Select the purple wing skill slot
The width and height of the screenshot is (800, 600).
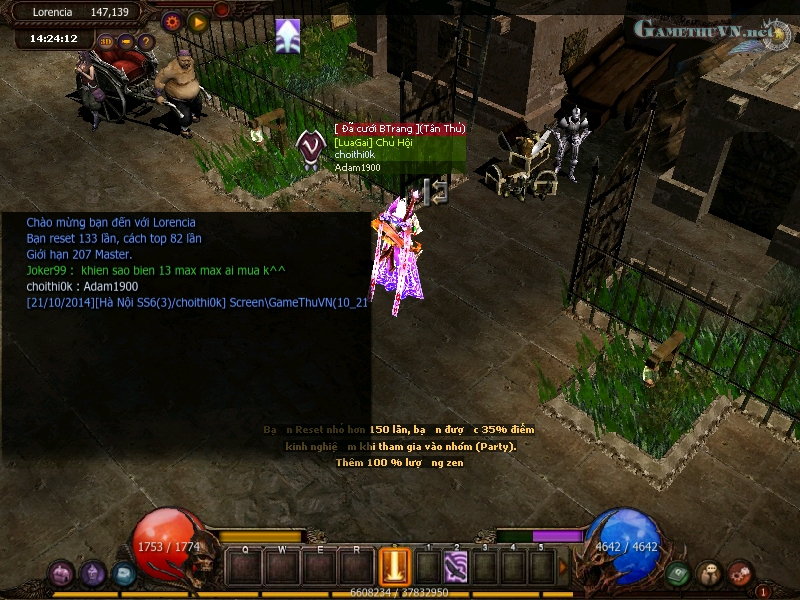click(456, 567)
